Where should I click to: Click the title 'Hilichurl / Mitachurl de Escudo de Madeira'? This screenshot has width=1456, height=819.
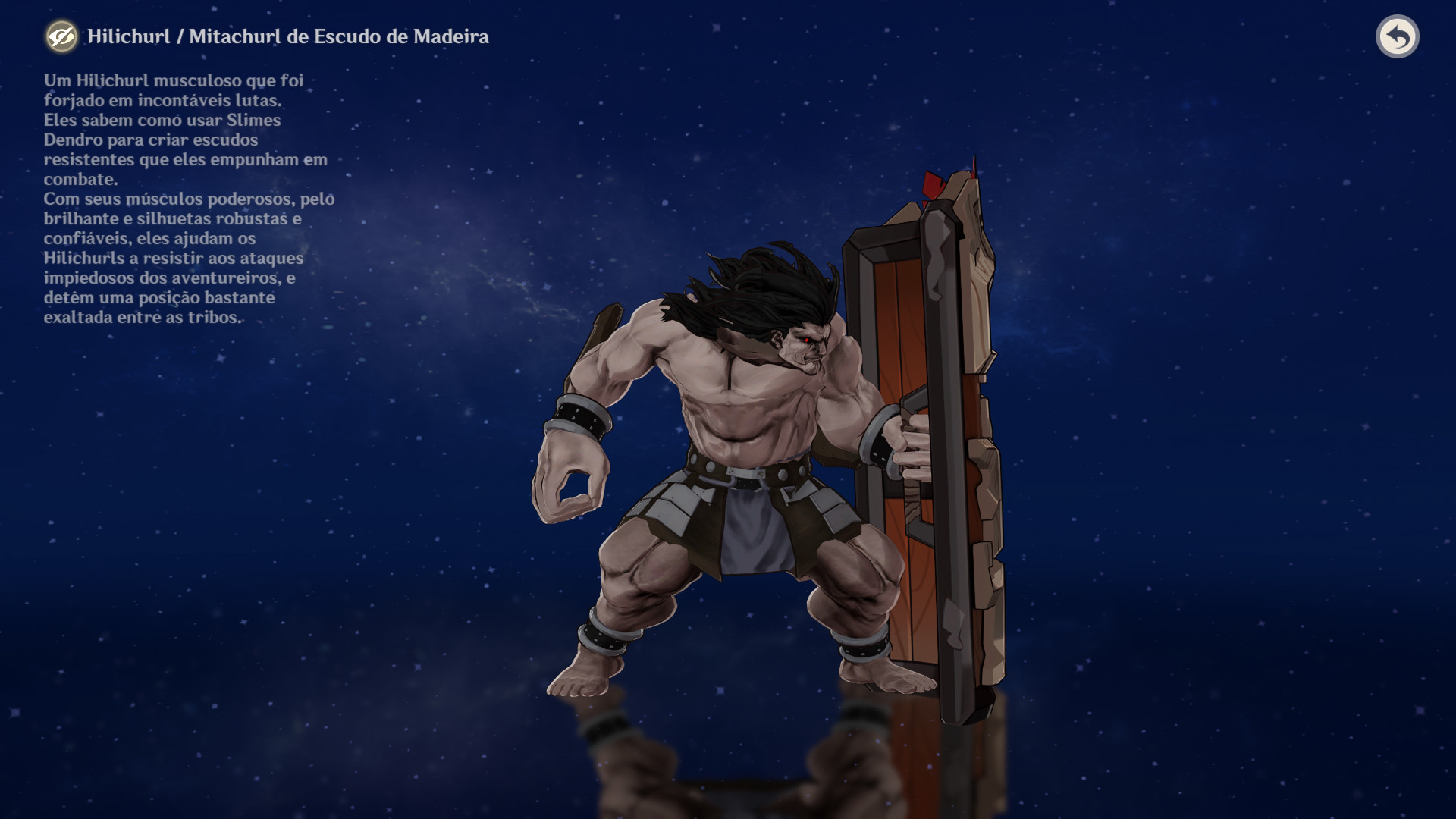[x=288, y=34]
